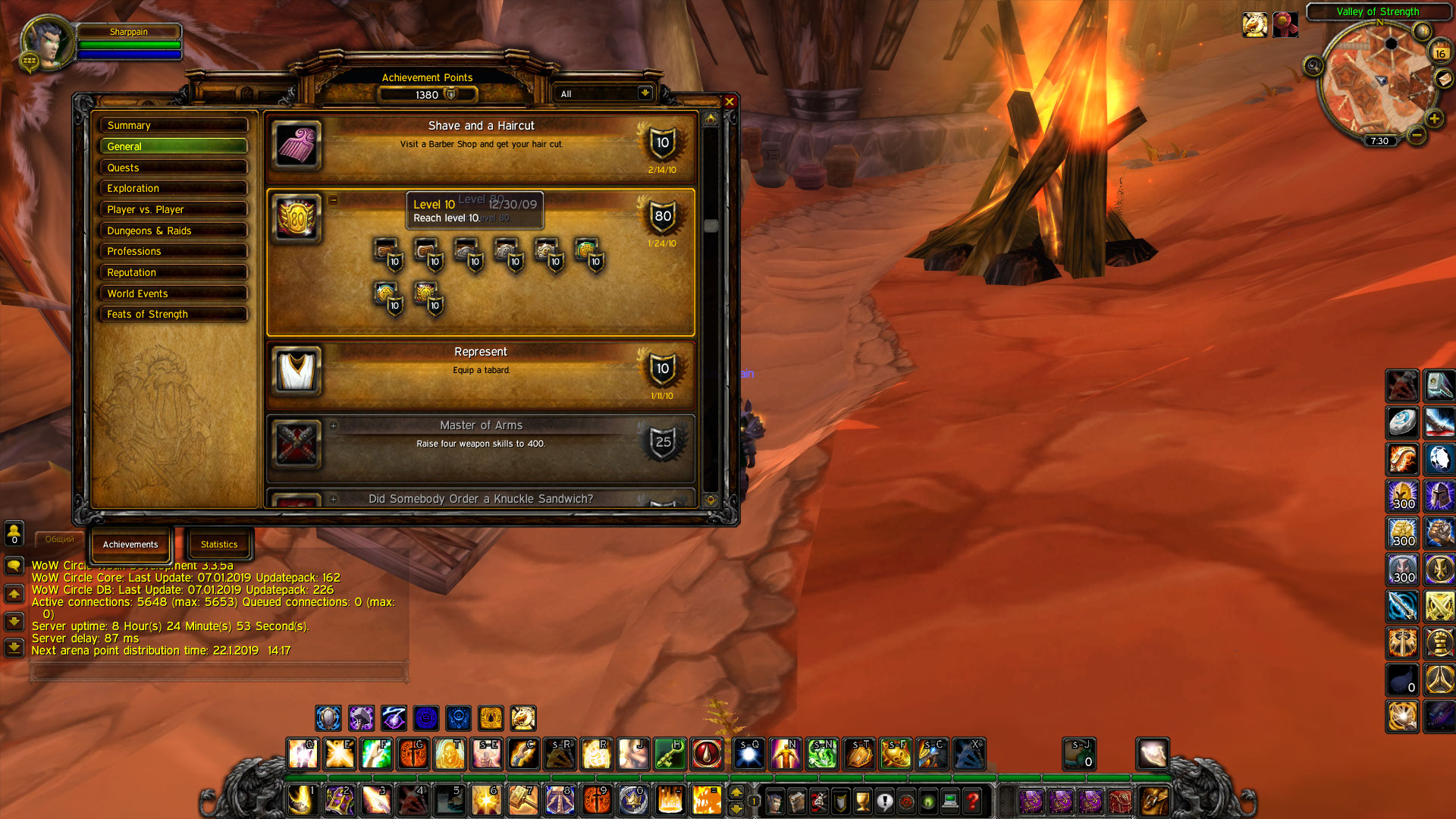Open World Events achievements
Viewport: 1456px width, 819px height.
(174, 293)
